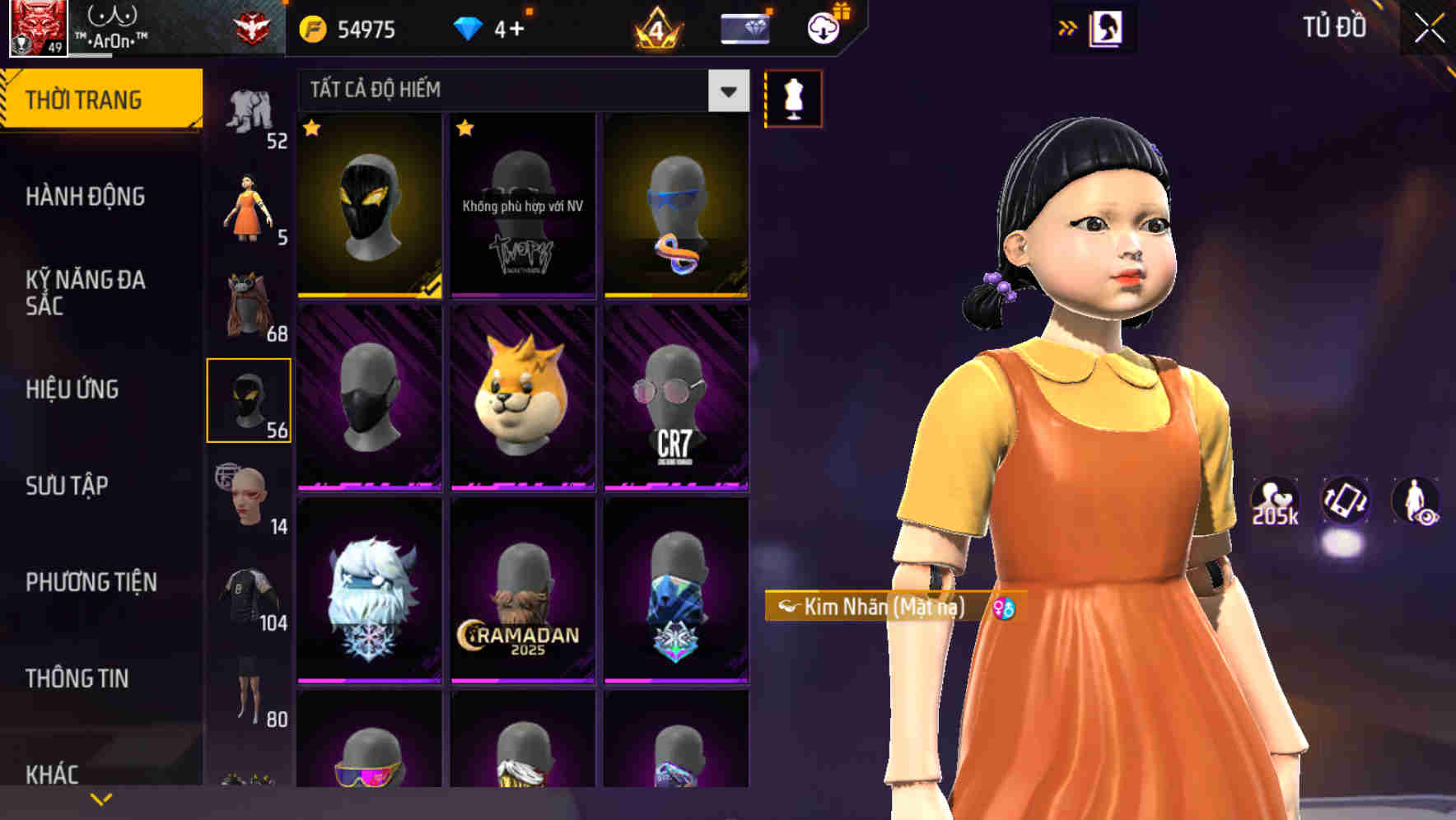Collapse panel using double-chevron arrows top right
Viewport: 1456px width, 820px height.
point(1066,26)
